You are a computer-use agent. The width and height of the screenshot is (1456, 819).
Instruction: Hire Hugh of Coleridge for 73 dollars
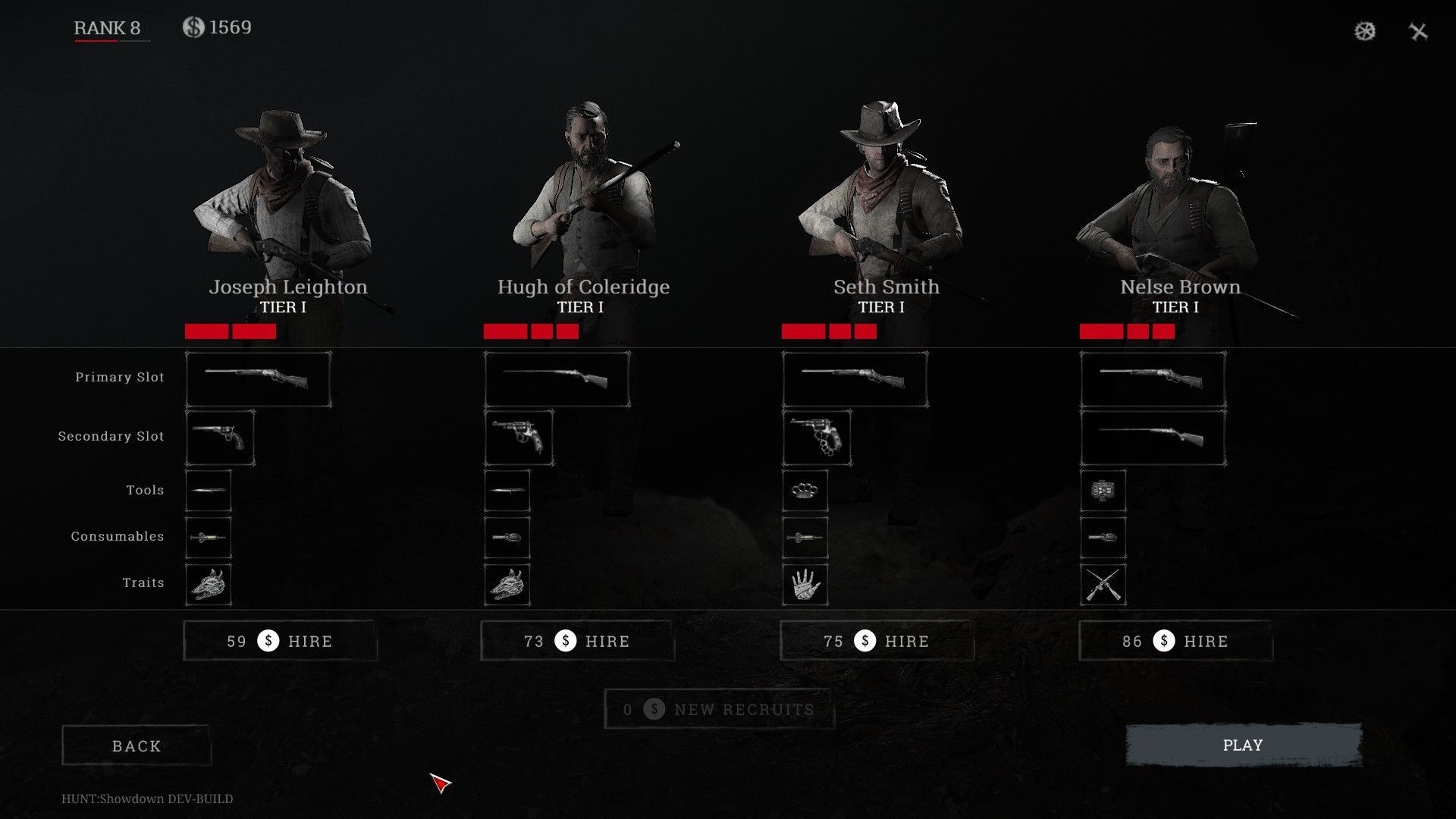click(577, 642)
